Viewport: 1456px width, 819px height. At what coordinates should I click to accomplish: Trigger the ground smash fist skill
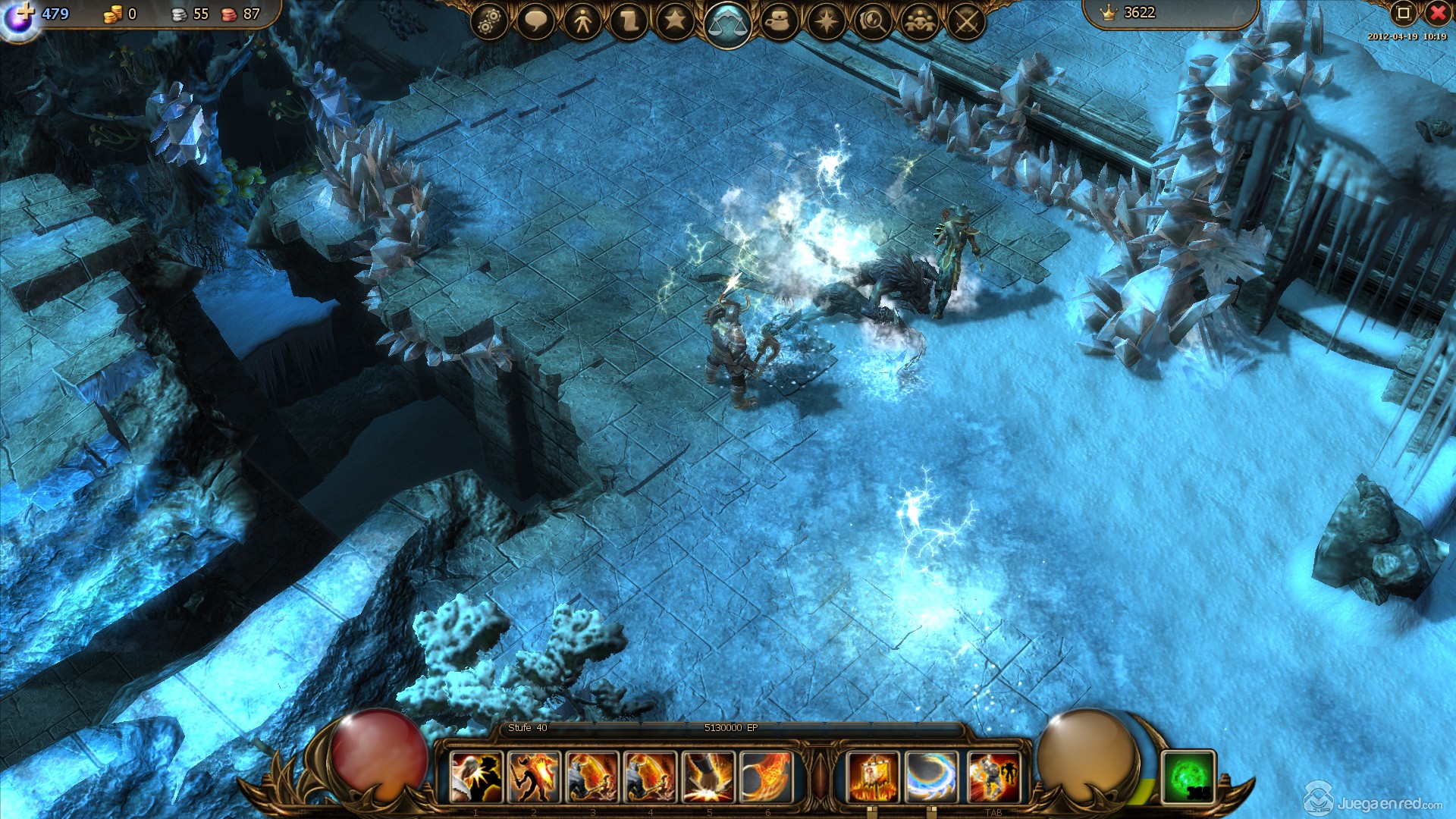point(708,777)
